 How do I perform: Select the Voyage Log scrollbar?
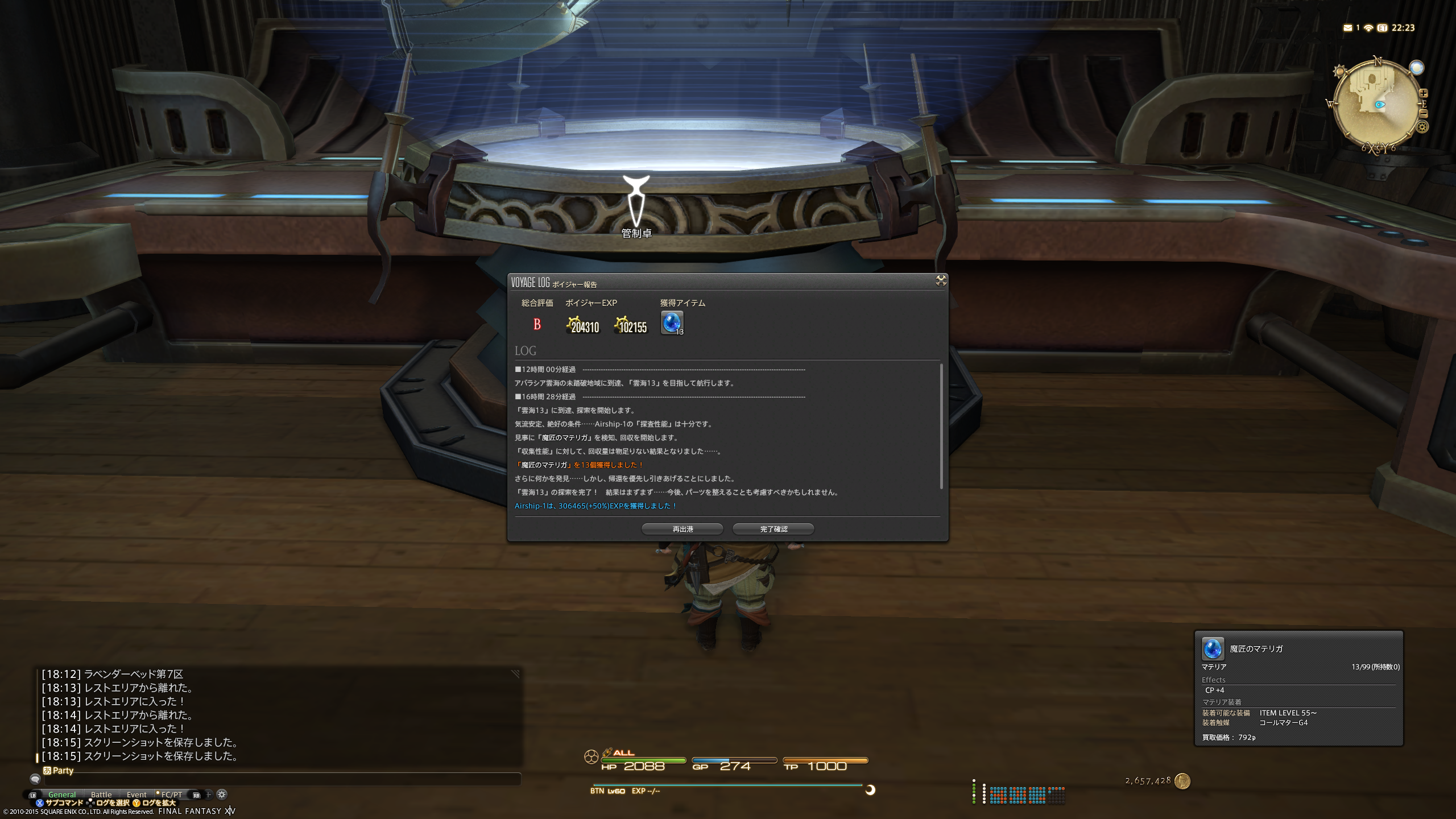pos(941,425)
